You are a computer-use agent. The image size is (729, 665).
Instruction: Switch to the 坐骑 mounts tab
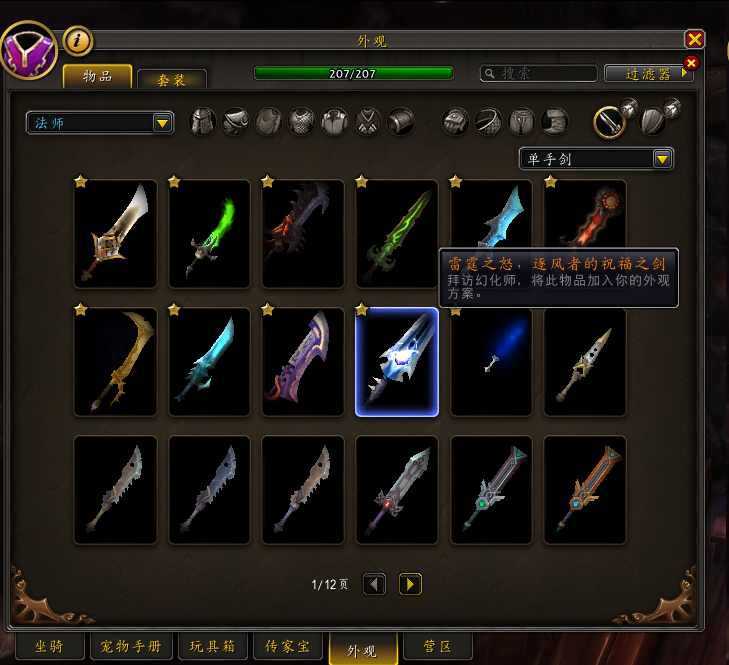click(47, 646)
